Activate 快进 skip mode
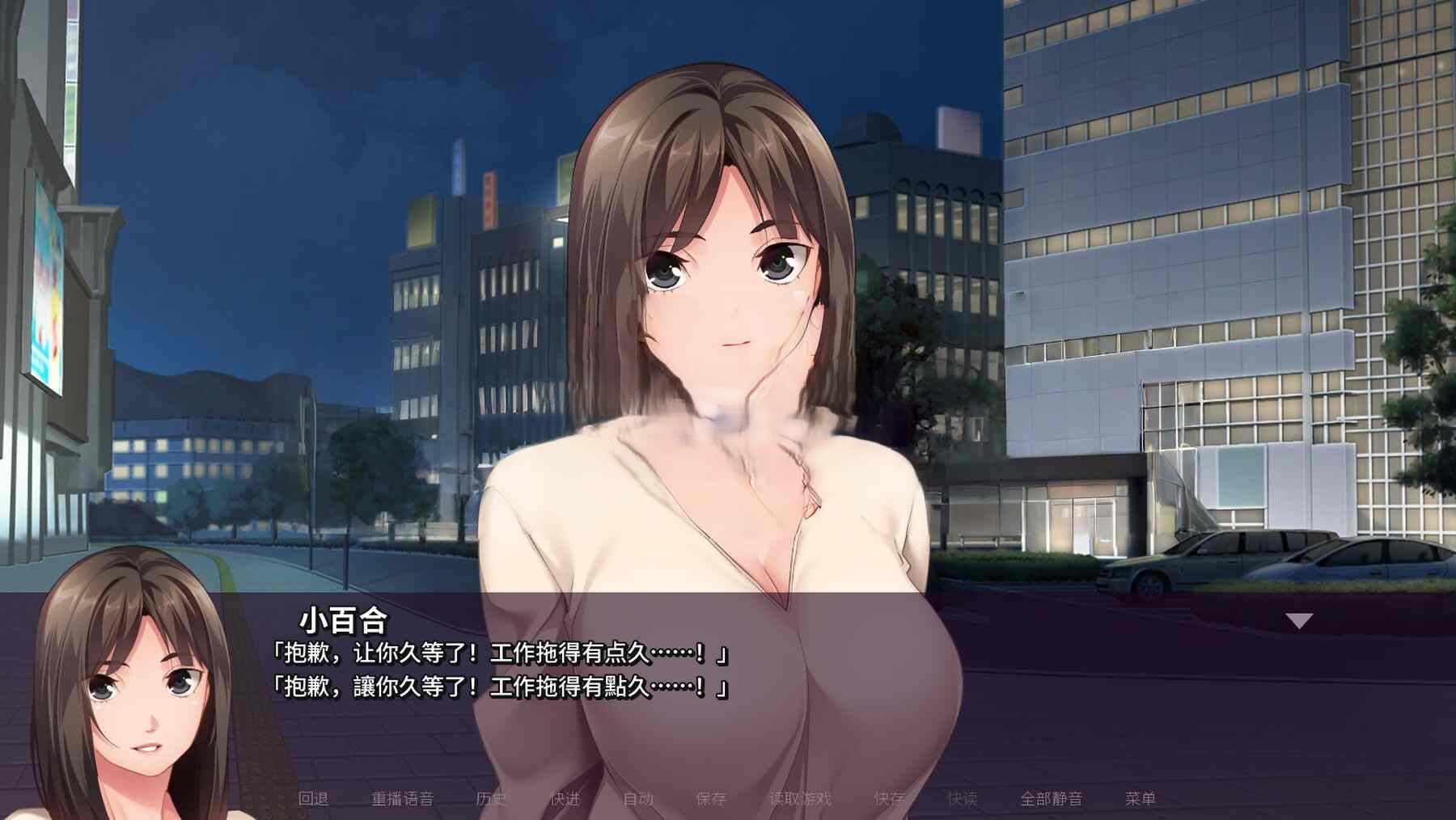Image resolution: width=1456 pixels, height=820 pixels. pyautogui.click(x=565, y=799)
